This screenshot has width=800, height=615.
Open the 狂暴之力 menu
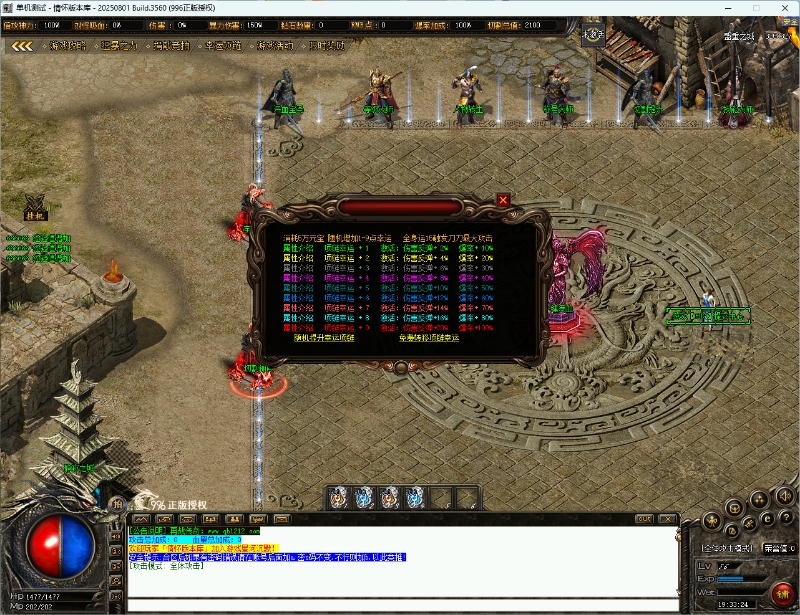click(x=121, y=45)
